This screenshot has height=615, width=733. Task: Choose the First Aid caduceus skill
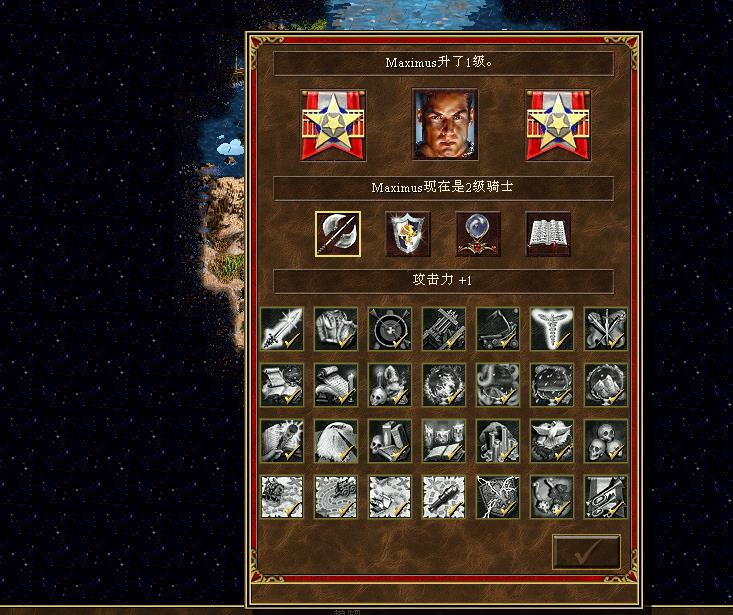[x=552, y=328]
